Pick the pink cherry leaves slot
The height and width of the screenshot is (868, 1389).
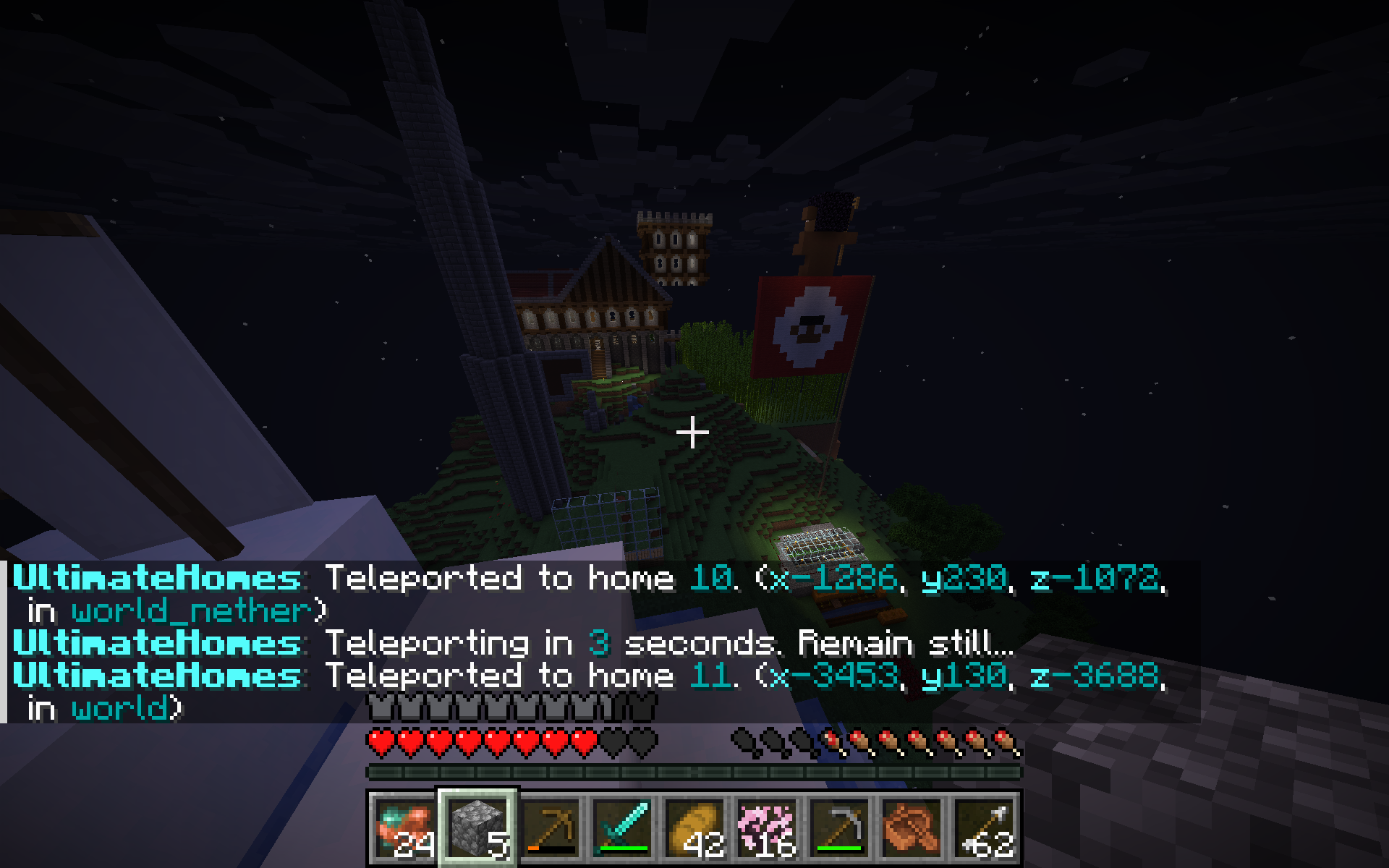(767, 827)
